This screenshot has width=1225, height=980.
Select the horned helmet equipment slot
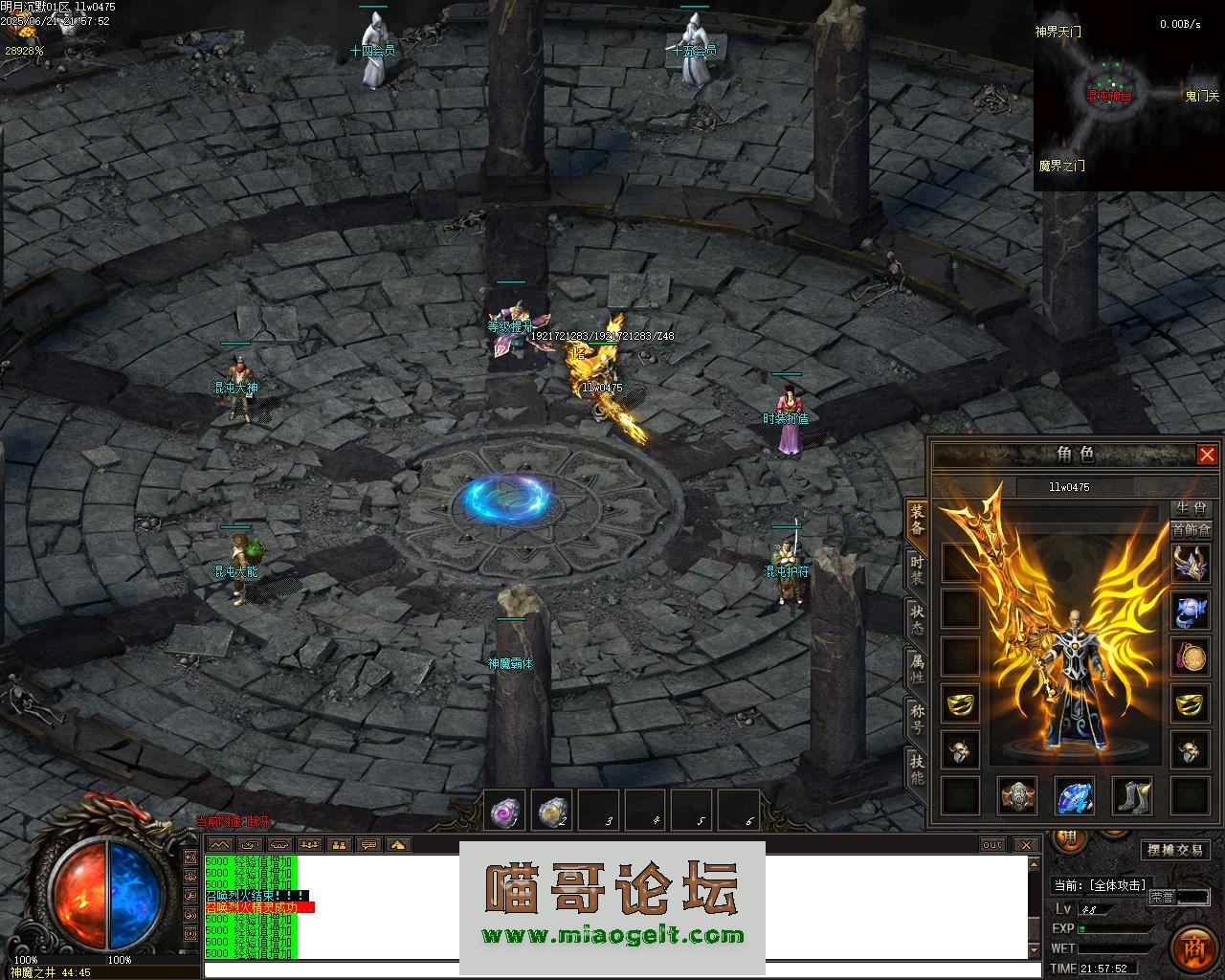pyautogui.click(x=1191, y=564)
